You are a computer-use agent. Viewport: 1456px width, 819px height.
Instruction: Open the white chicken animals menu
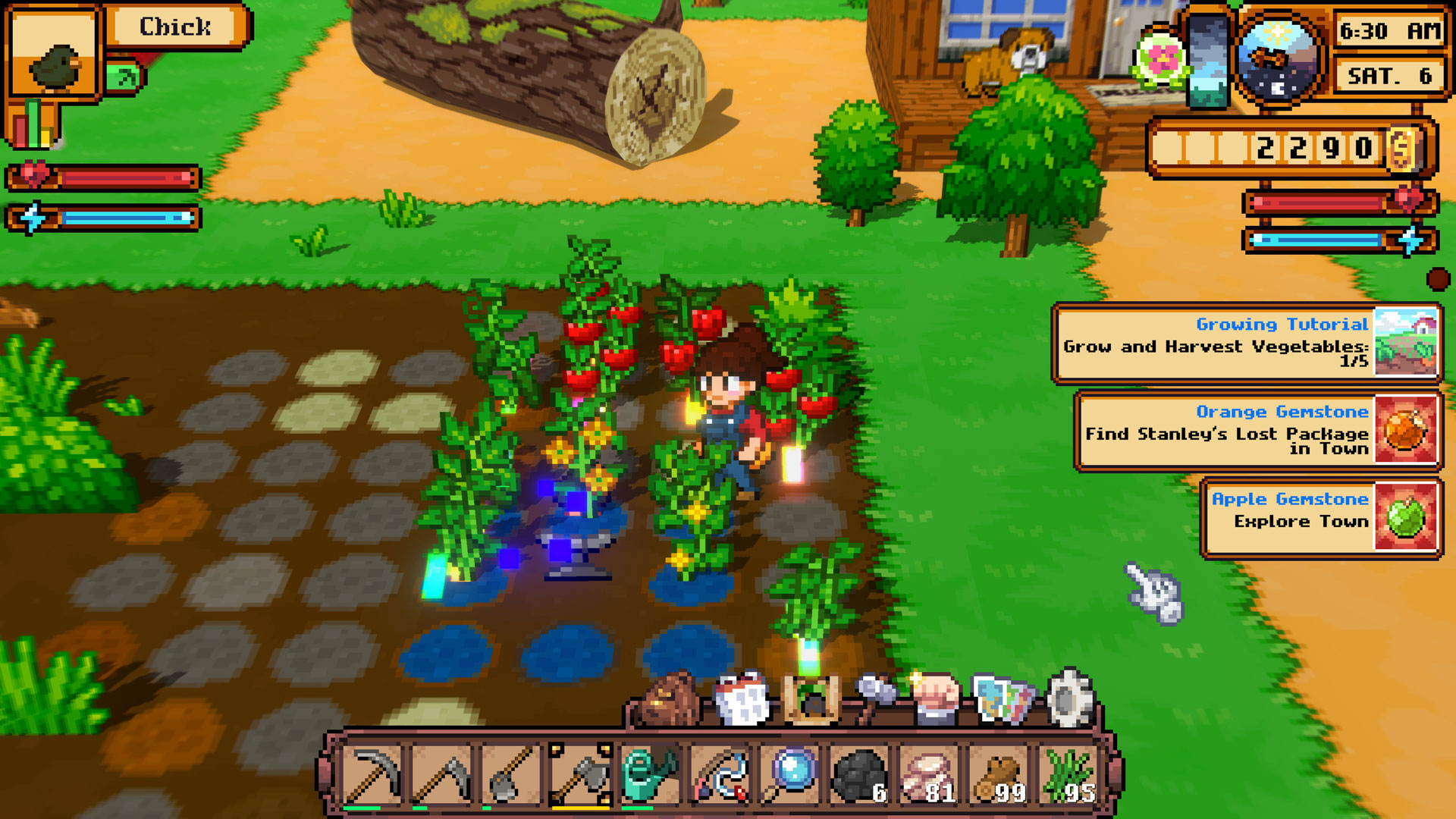pos(742,699)
